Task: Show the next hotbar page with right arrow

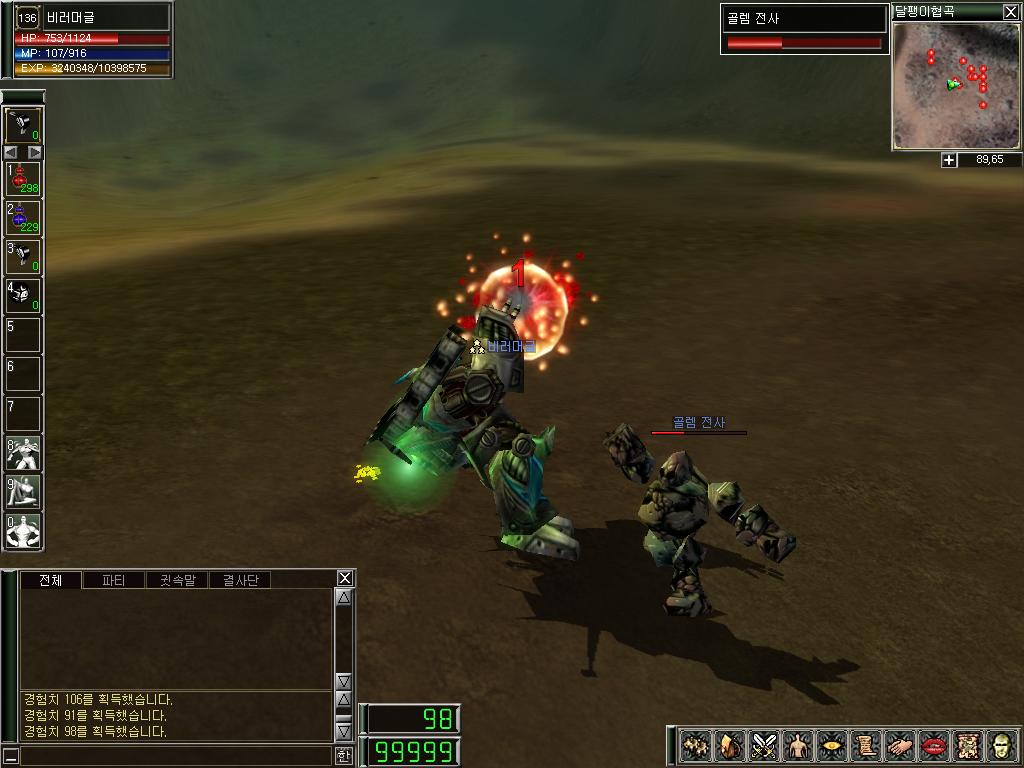Action: 35,152
